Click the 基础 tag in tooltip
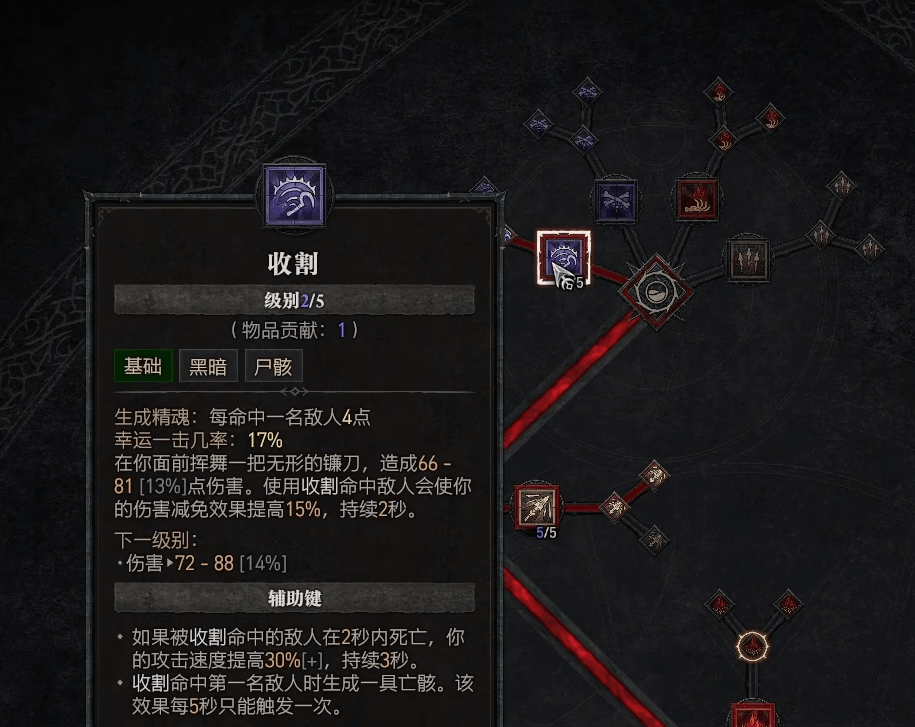This screenshot has height=727, width=915. (143, 366)
